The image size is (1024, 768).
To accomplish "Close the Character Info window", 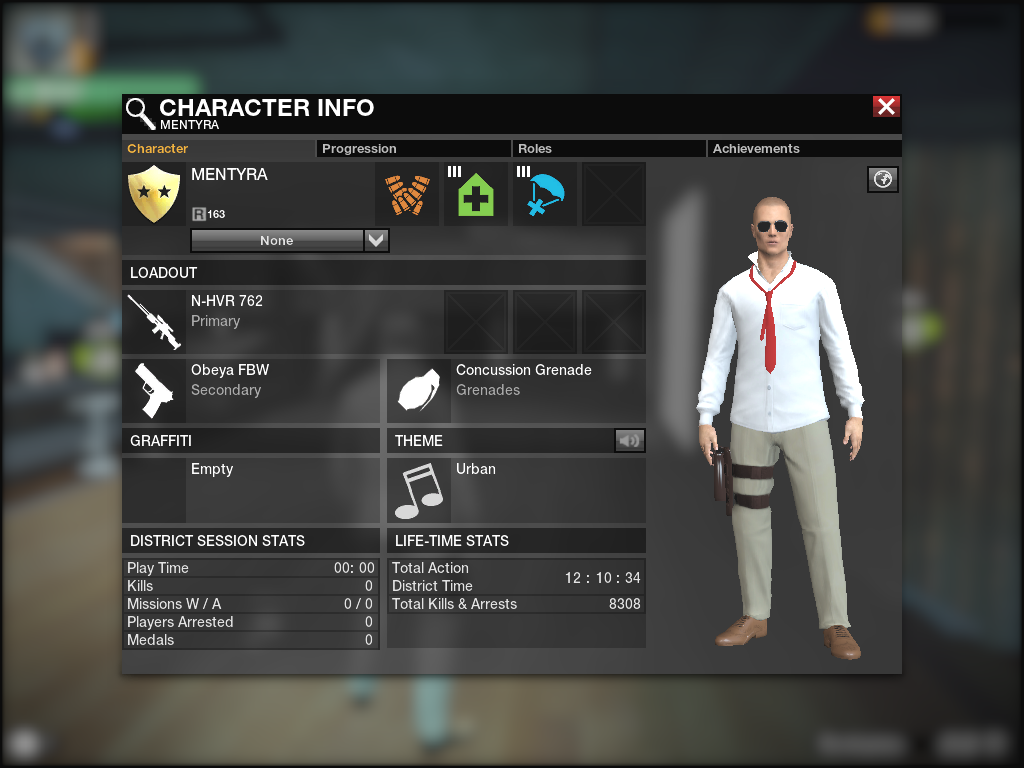I will [886, 107].
